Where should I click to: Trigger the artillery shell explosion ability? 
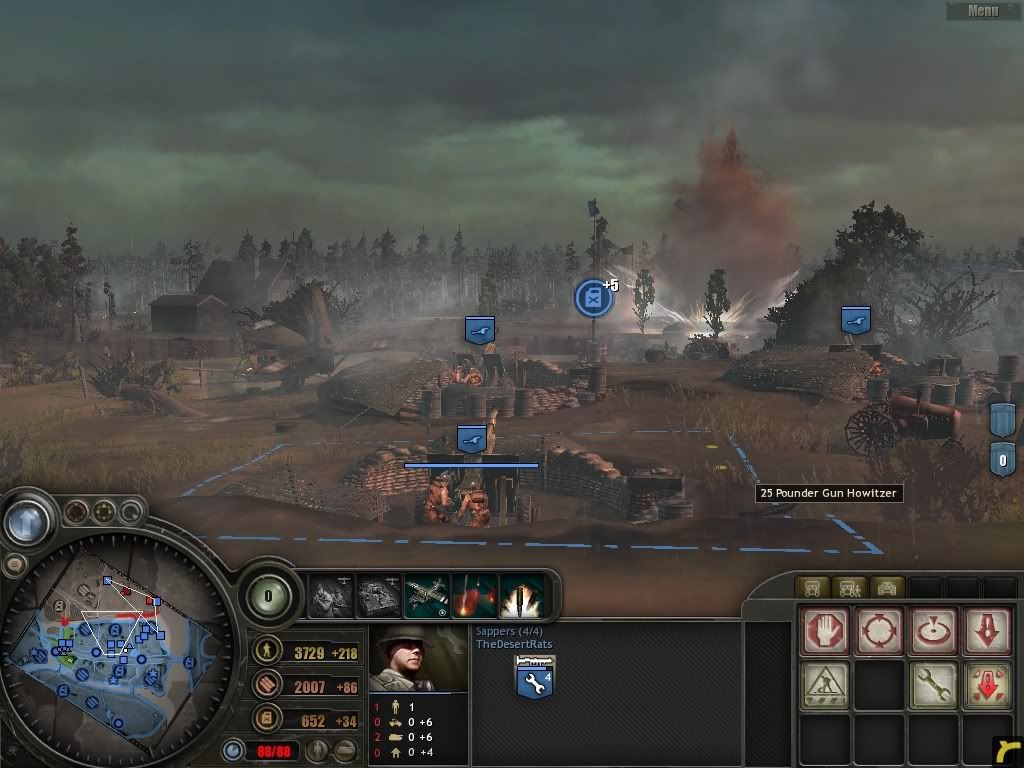point(522,596)
